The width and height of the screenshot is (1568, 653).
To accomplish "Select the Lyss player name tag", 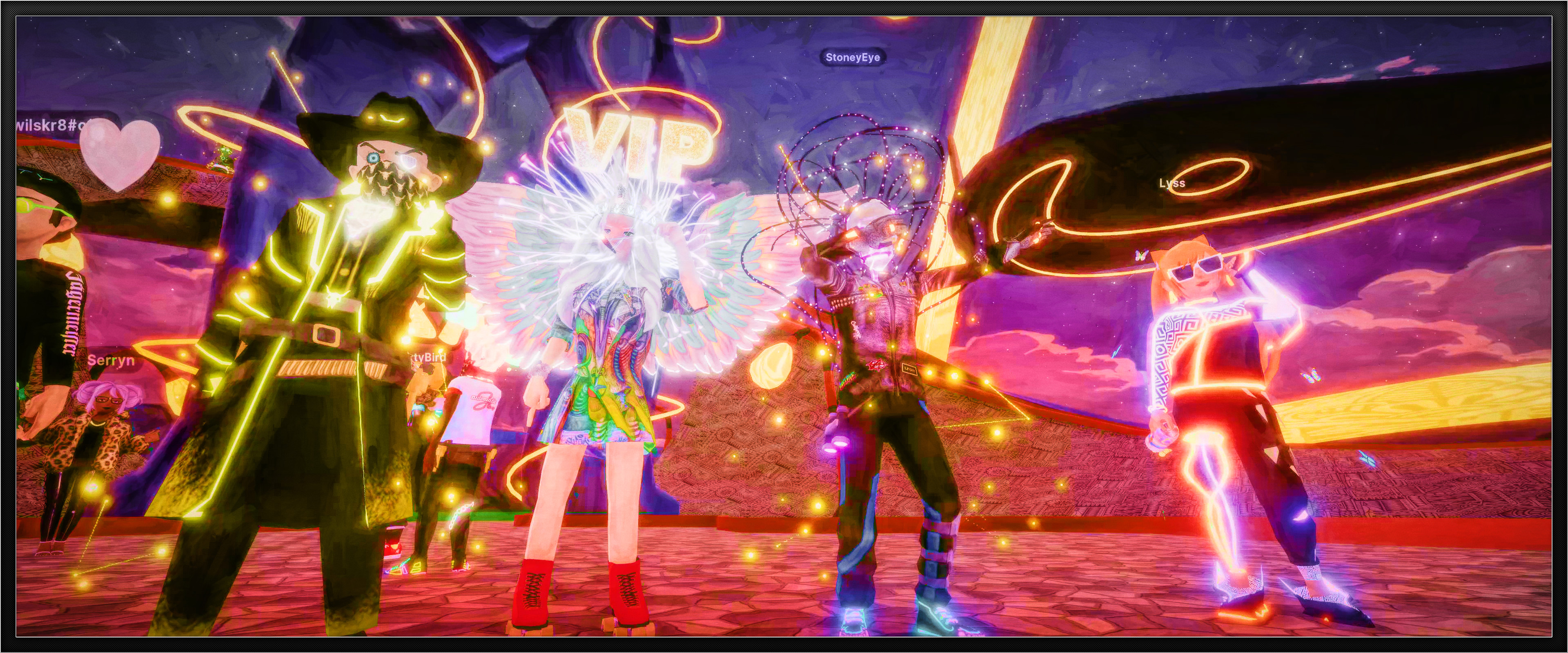I will click(1172, 183).
